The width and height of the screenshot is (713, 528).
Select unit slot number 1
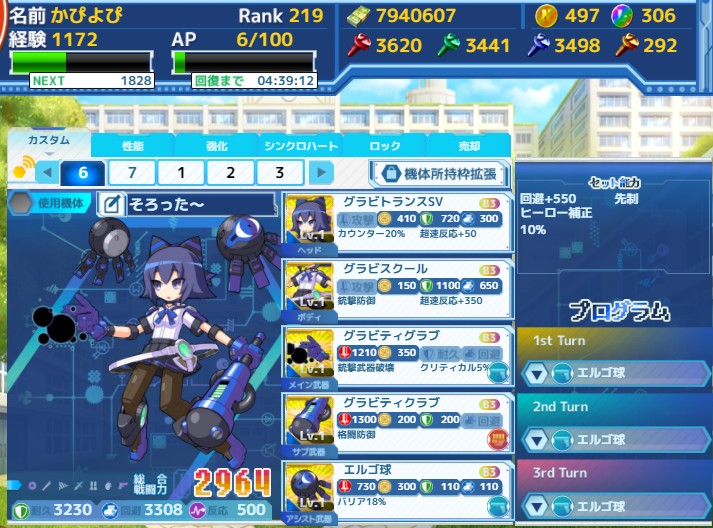[182, 172]
